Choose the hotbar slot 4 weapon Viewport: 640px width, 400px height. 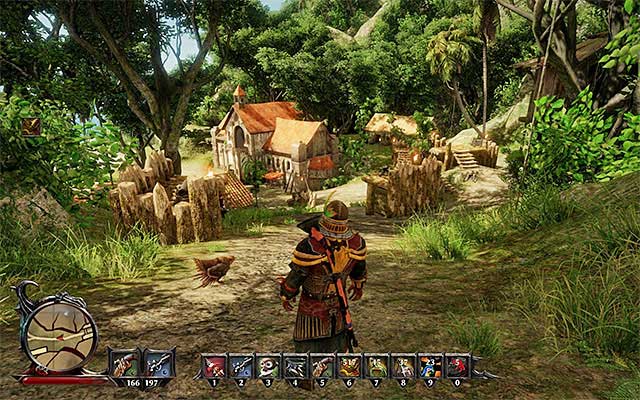click(296, 366)
